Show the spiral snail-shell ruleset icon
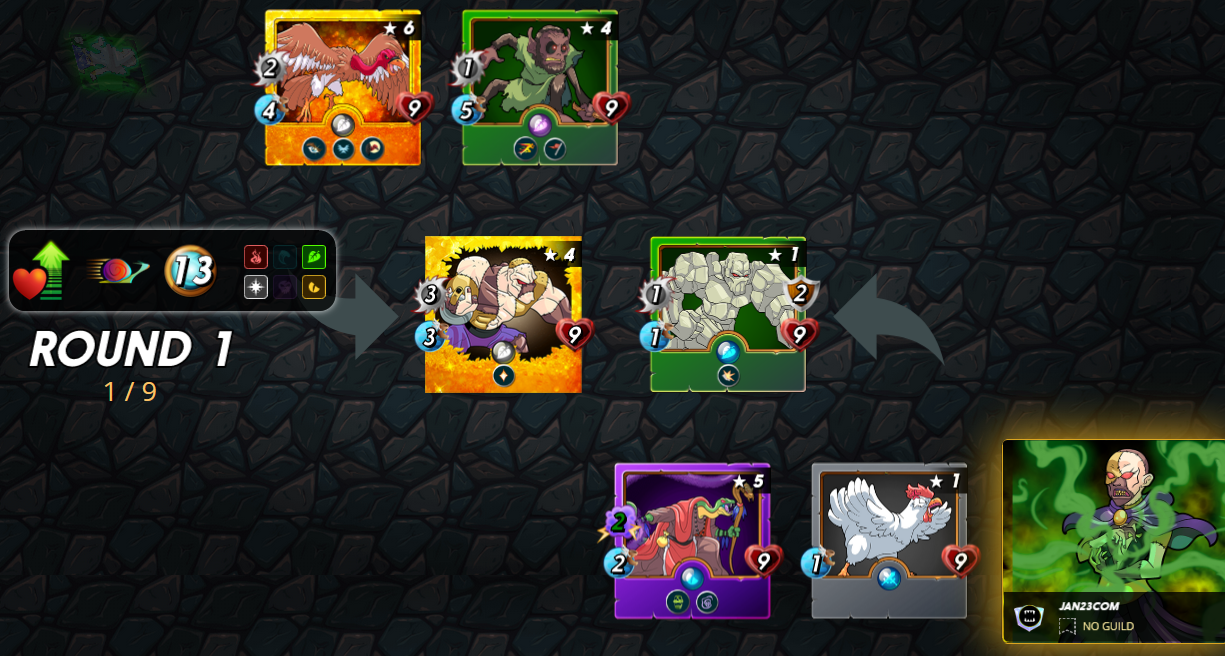1225x656 pixels. [116, 271]
